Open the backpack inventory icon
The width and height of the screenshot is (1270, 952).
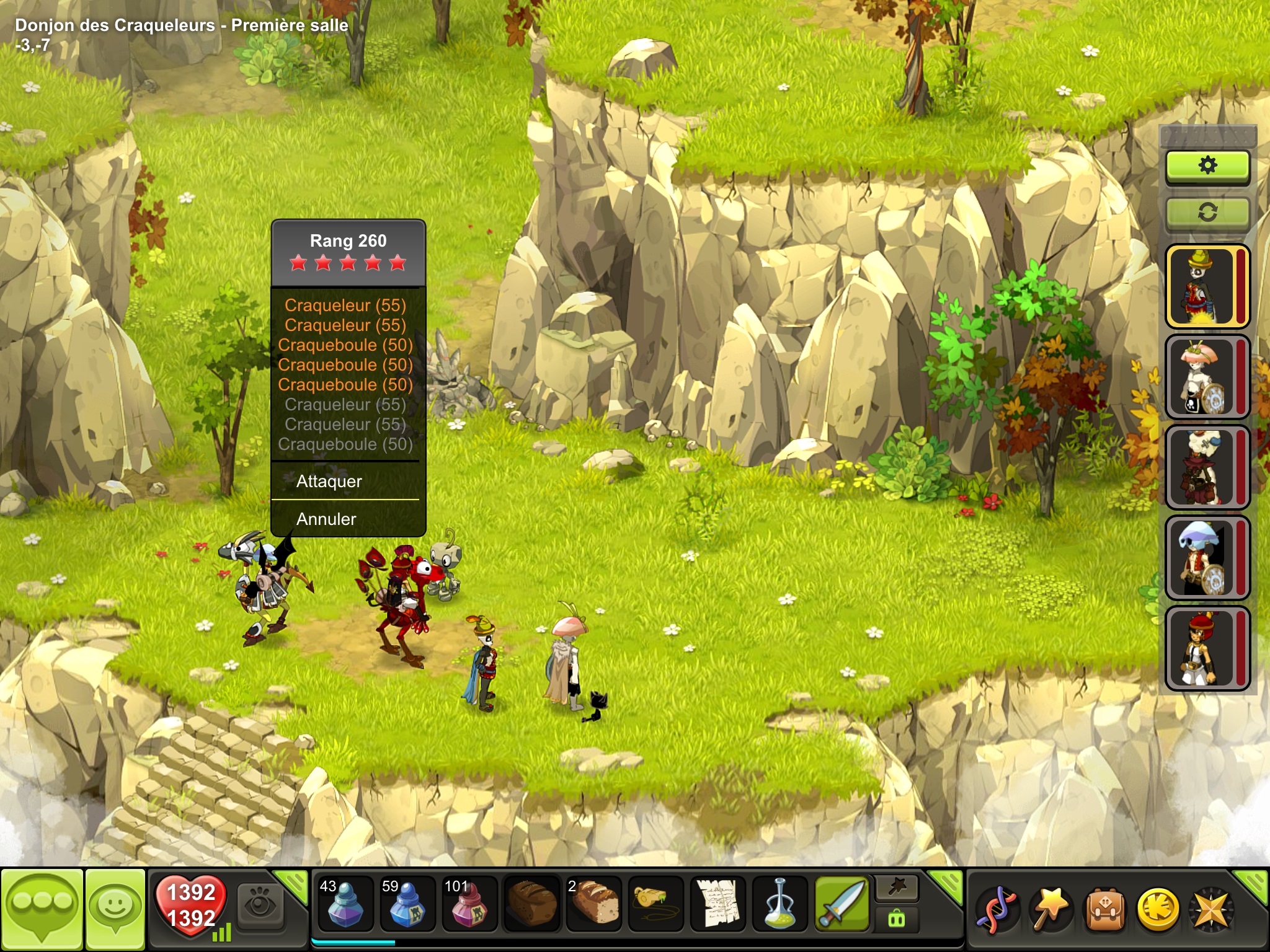pos(1105,910)
